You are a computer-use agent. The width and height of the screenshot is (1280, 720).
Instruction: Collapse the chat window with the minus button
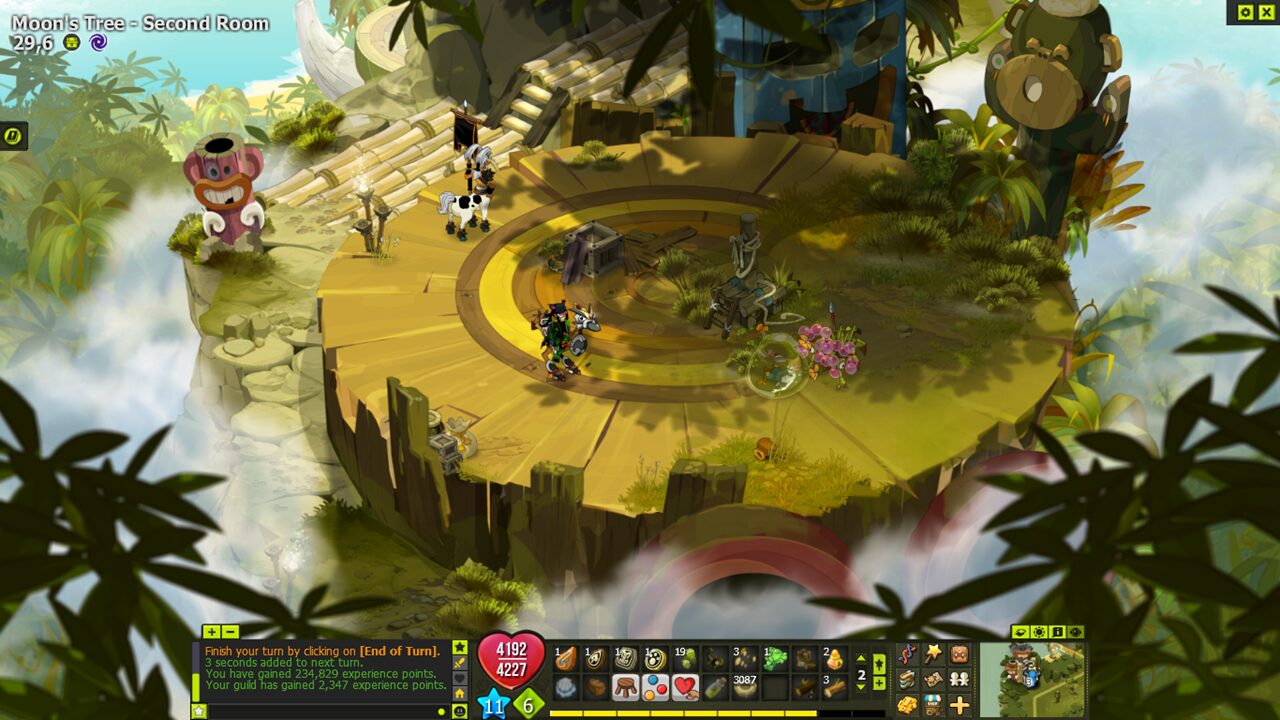point(230,633)
